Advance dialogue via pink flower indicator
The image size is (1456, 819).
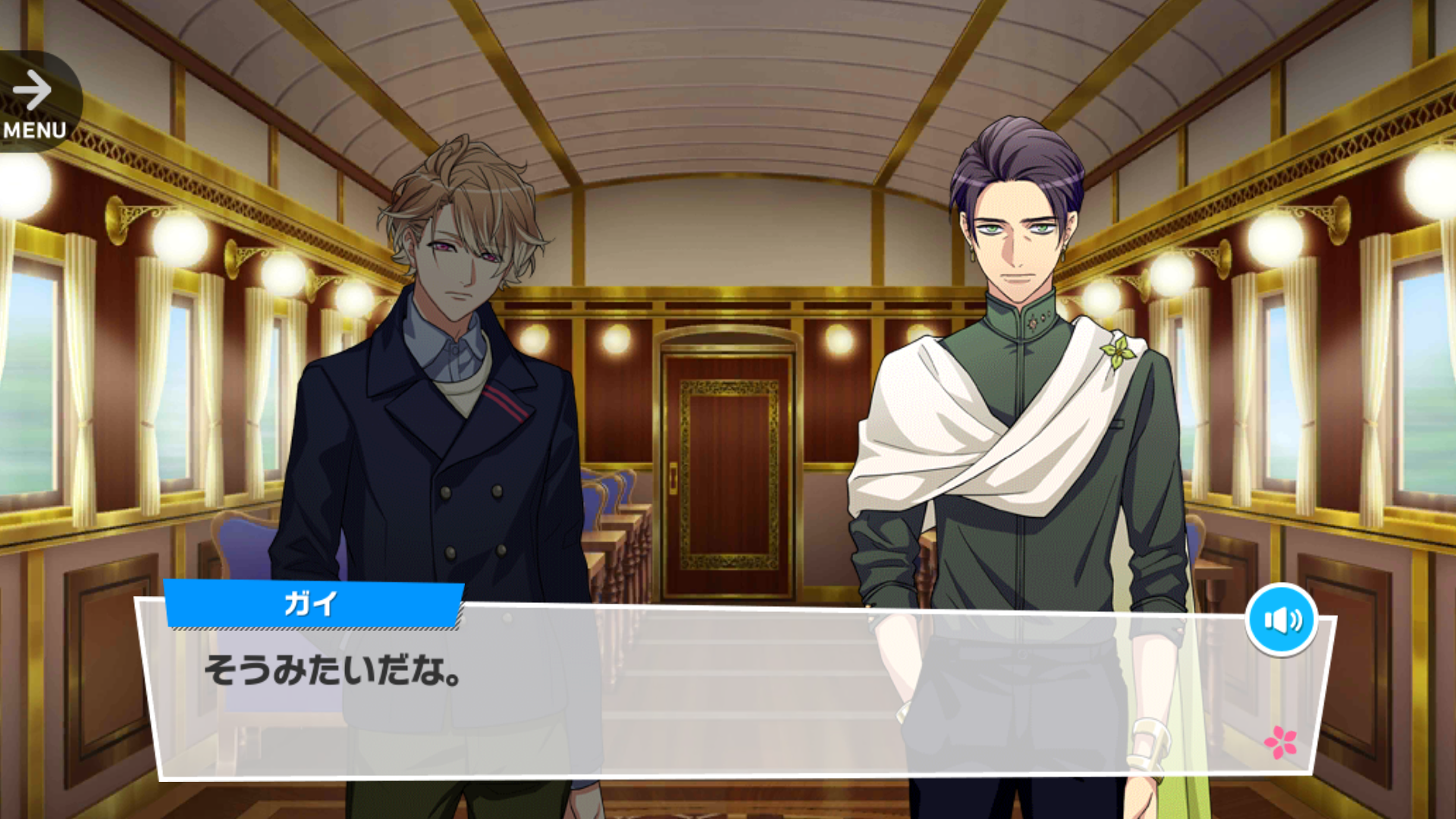point(1280,742)
